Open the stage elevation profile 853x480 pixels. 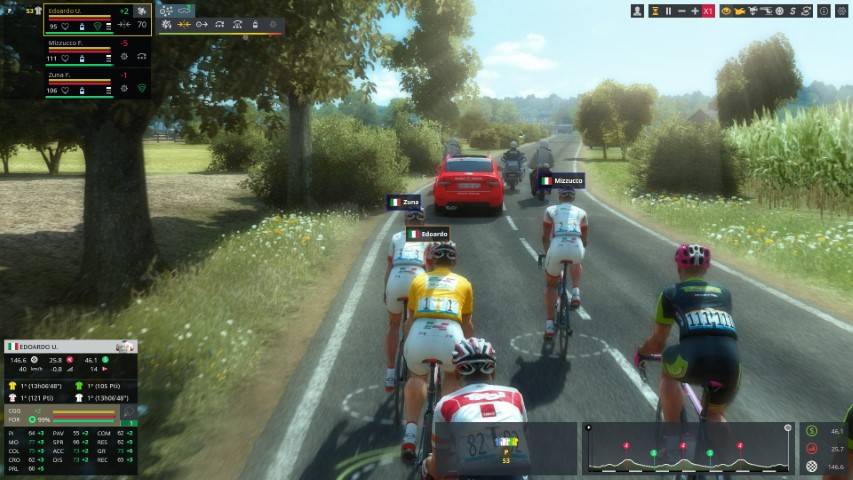click(x=688, y=448)
